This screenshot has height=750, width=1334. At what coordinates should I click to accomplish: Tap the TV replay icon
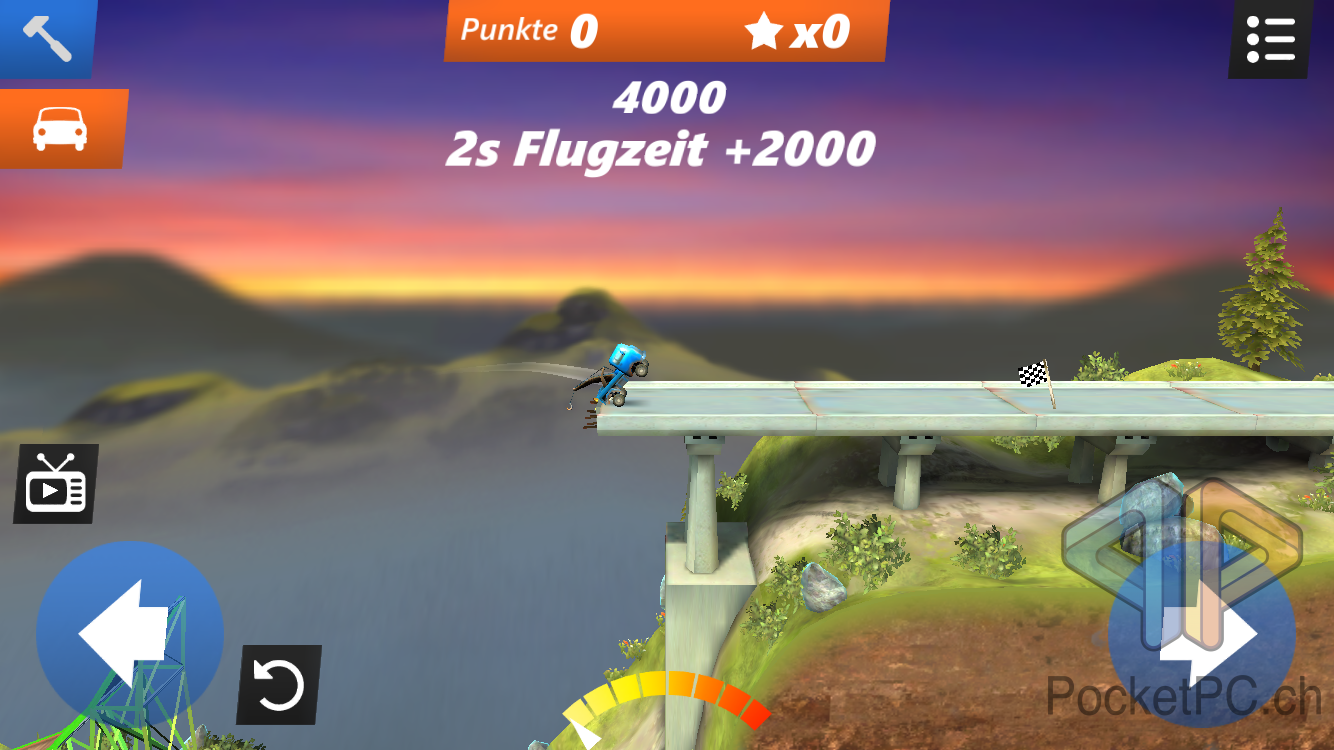[56, 484]
